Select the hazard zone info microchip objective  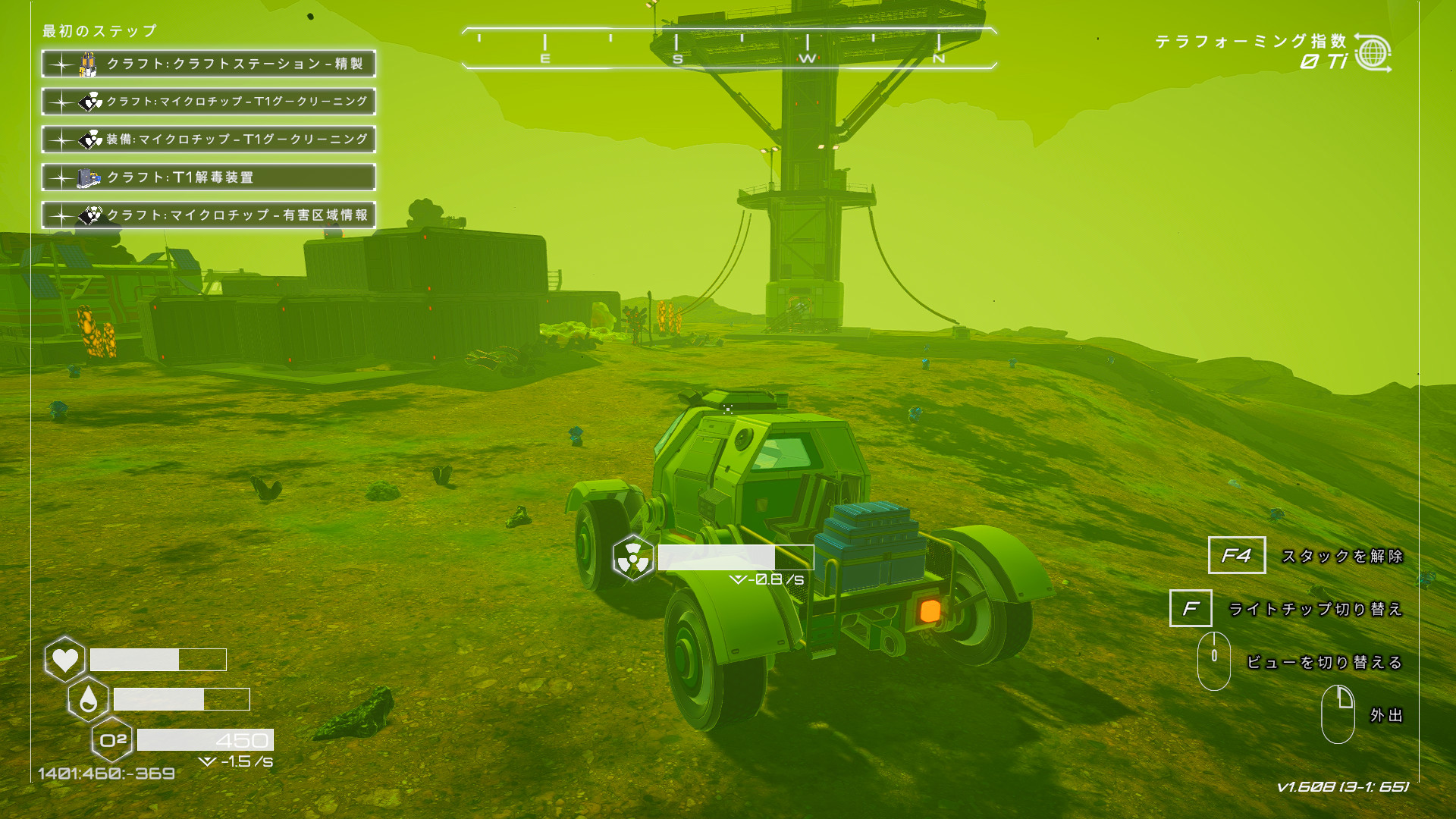tap(209, 215)
